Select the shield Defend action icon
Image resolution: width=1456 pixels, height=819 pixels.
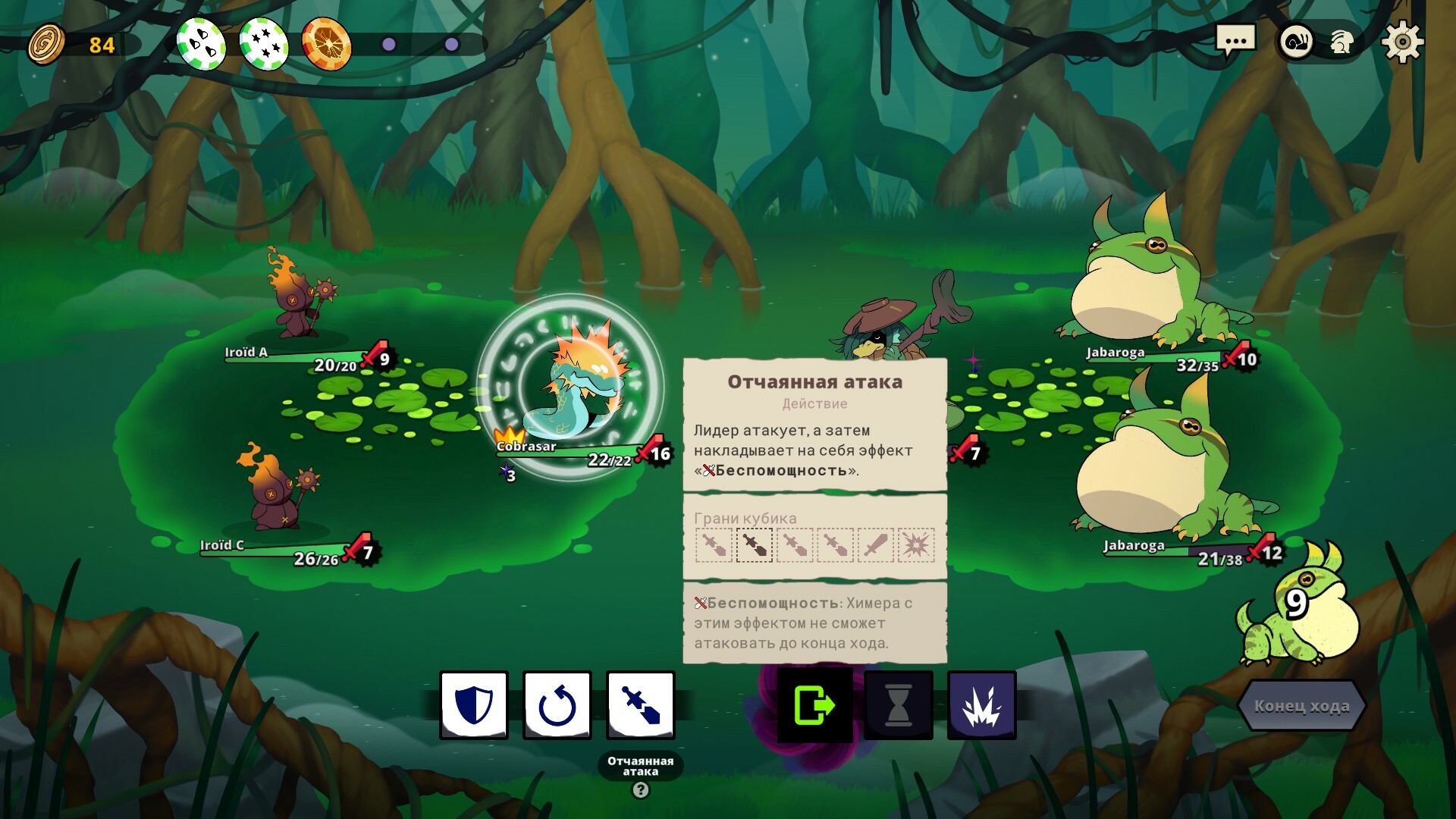[473, 704]
